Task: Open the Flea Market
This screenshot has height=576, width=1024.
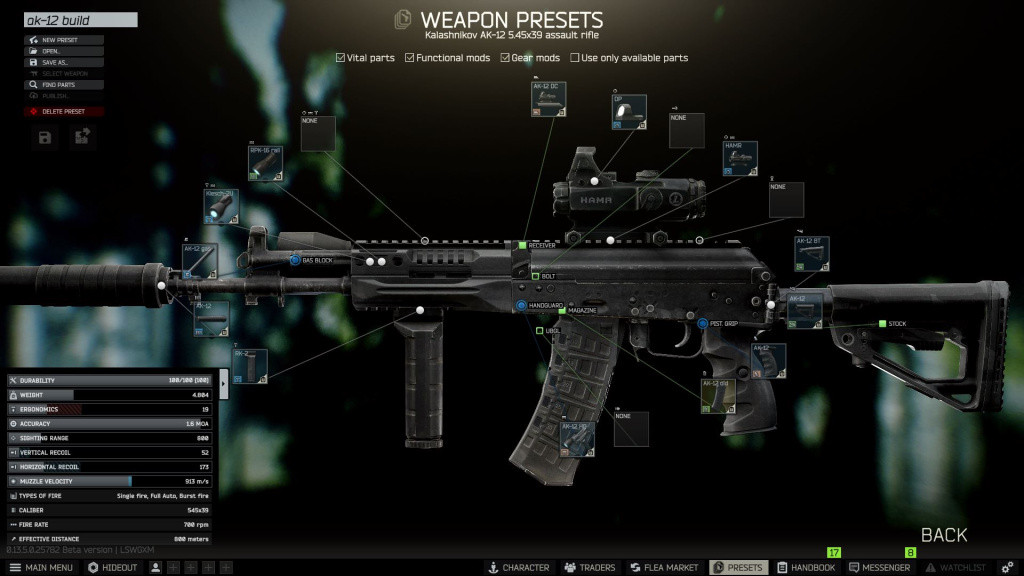Action: click(x=664, y=567)
